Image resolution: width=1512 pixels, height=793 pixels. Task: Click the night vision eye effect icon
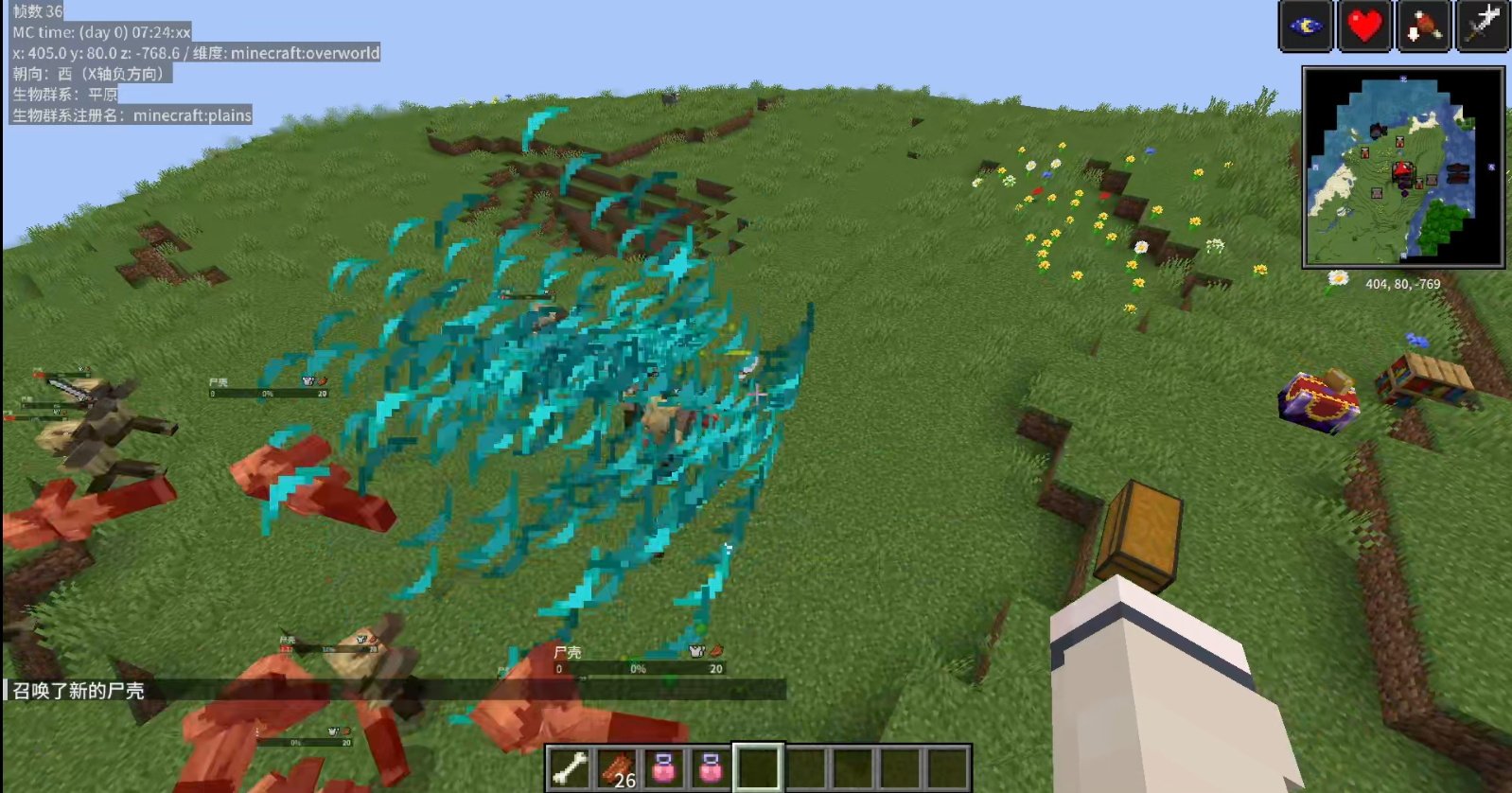click(x=1306, y=26)
